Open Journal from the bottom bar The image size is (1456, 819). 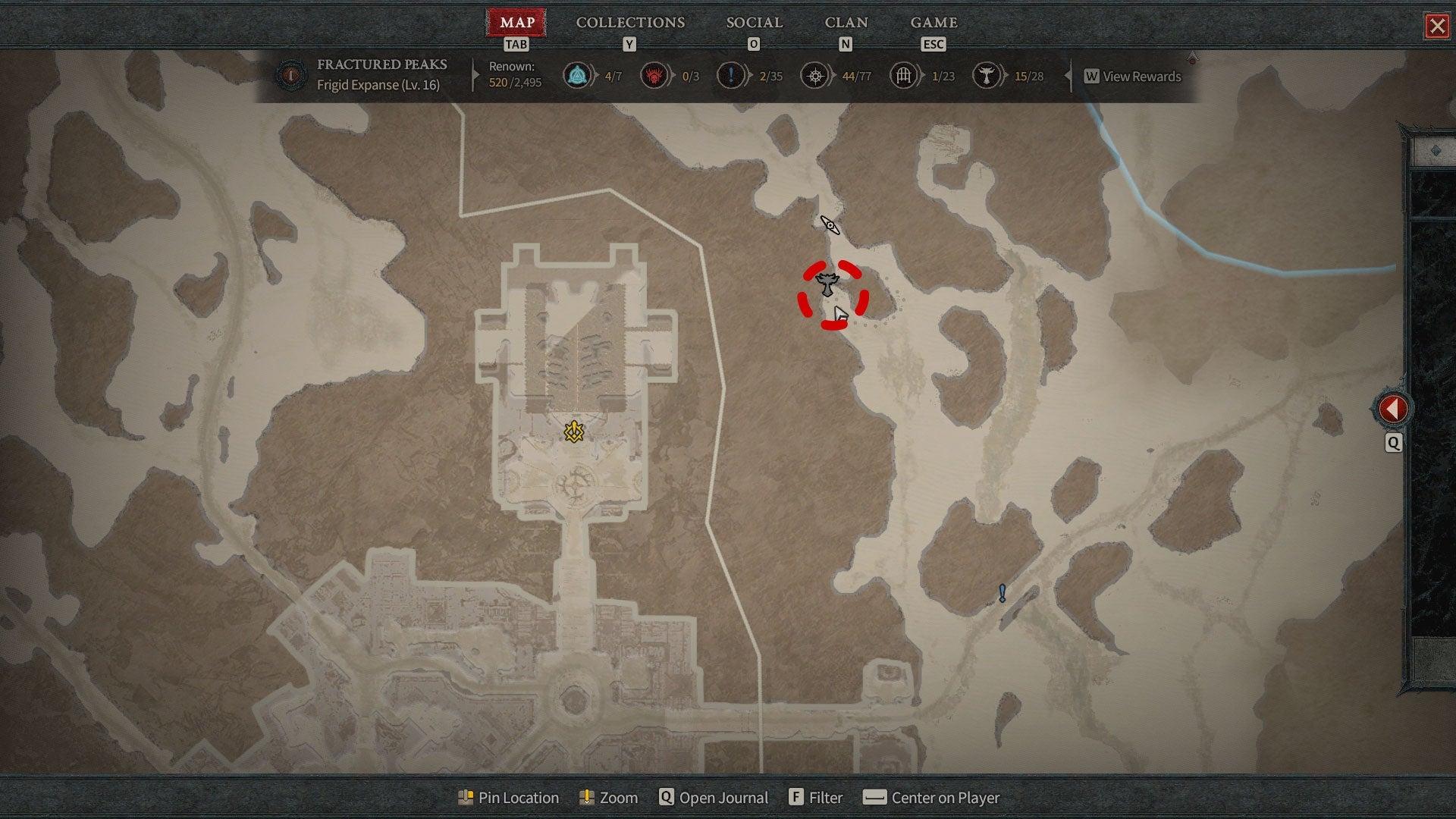(x=714, y=798)
